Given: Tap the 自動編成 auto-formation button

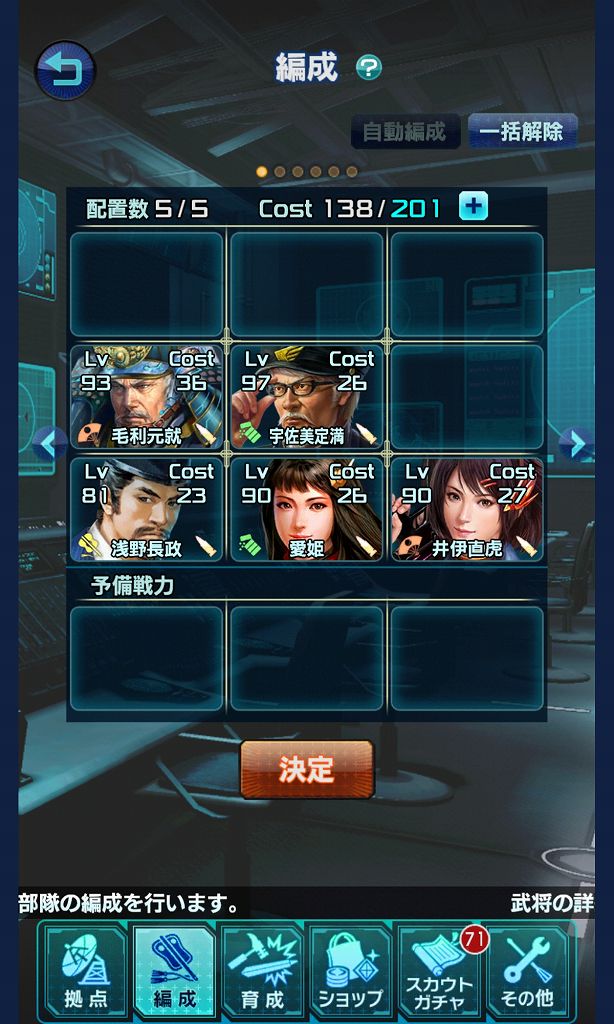Looking at the screenshot, I should coord(405,131).
